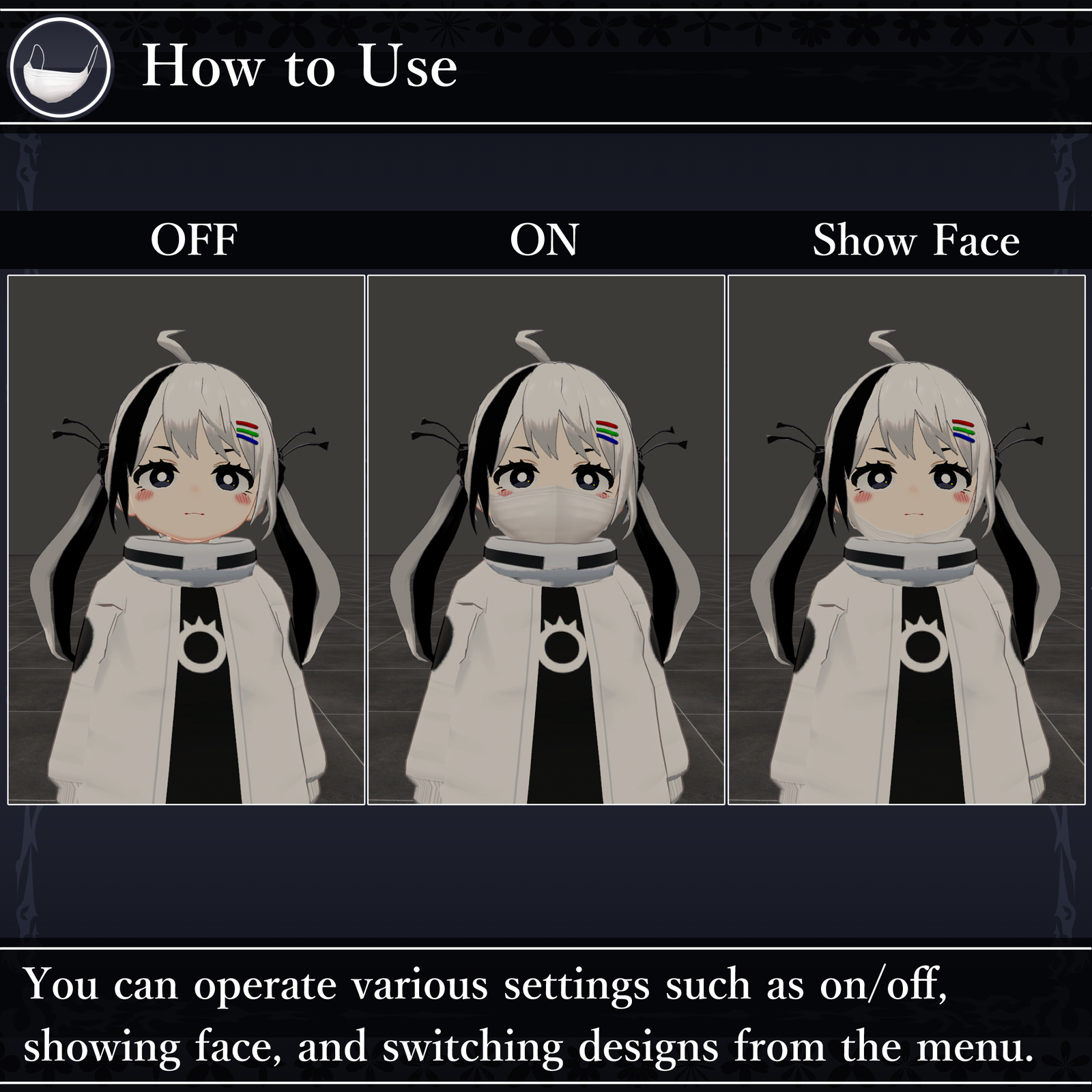1092x1092 pixels.
Task: Select the OFF preview panel without mask
Action: coord(186,539)
